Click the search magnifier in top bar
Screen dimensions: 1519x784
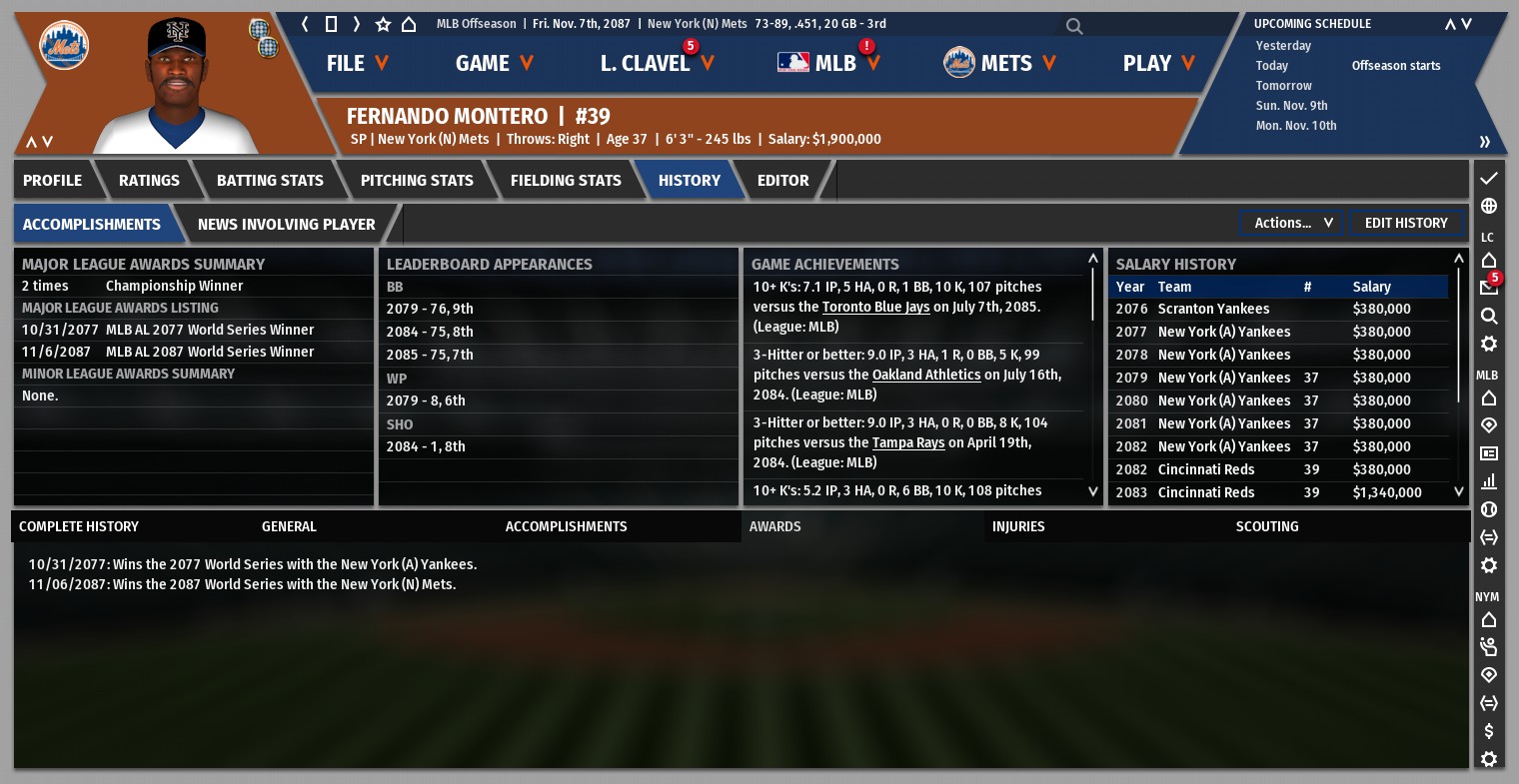coord(1074,26)
